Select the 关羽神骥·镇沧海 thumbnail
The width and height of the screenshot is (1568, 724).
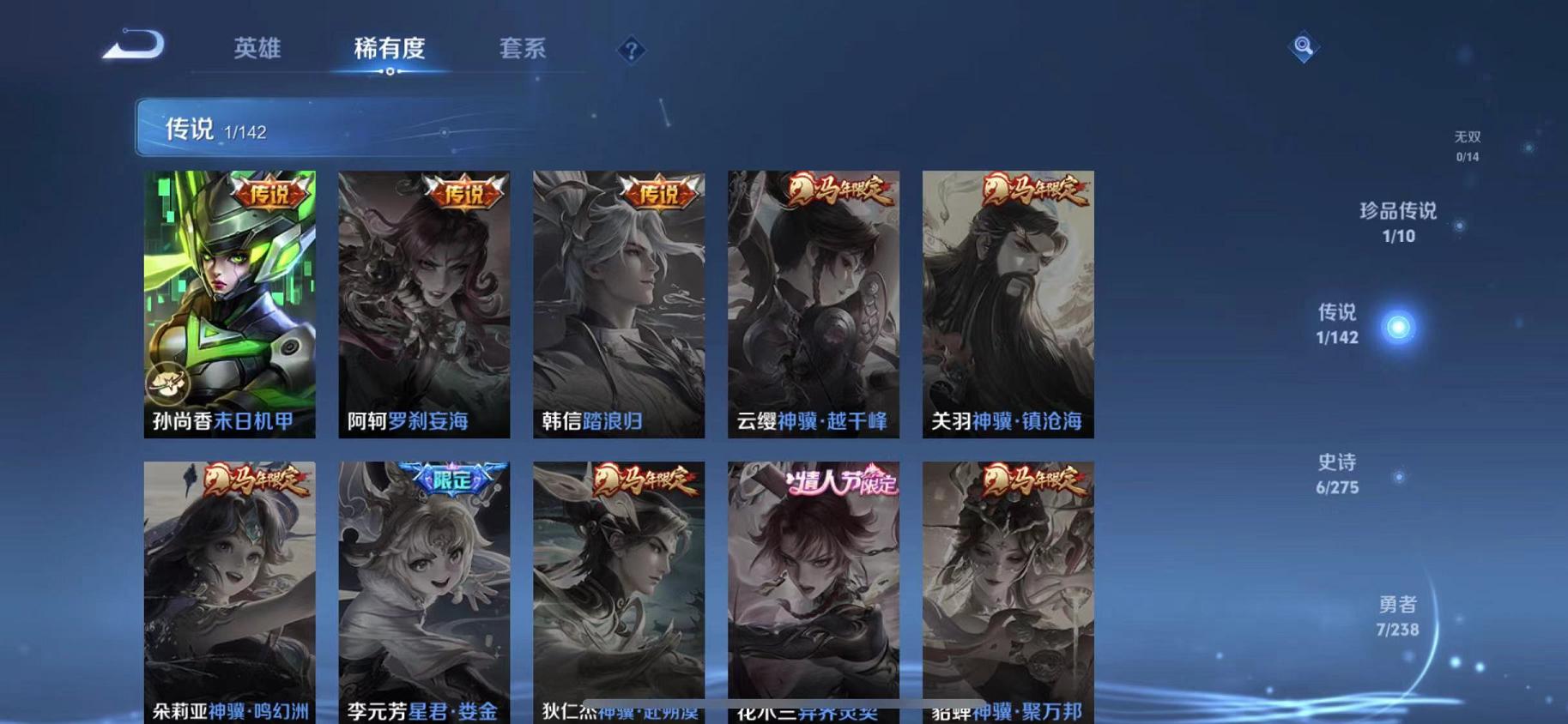(x=1008, y=305)
